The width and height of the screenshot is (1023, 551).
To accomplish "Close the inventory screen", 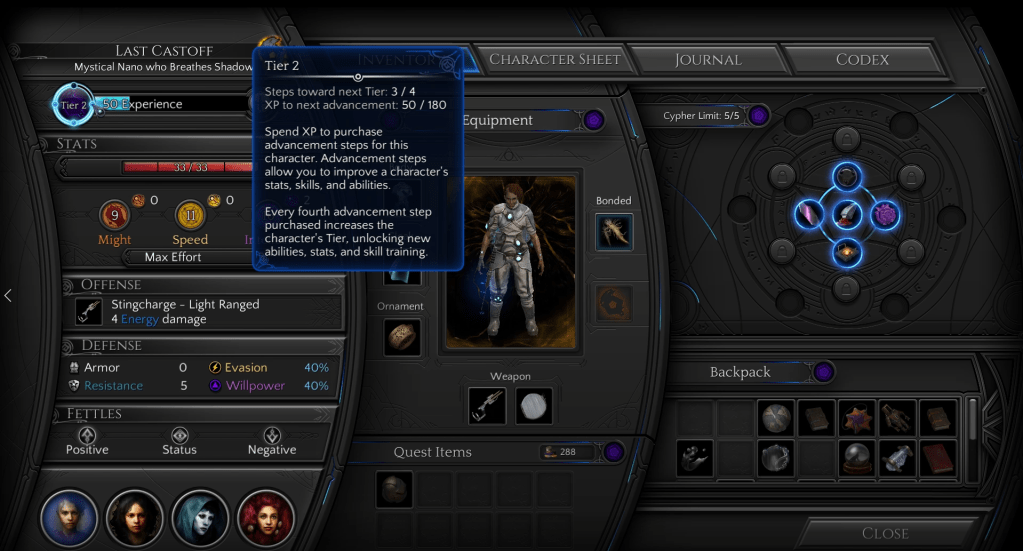I will pos(885,533).
